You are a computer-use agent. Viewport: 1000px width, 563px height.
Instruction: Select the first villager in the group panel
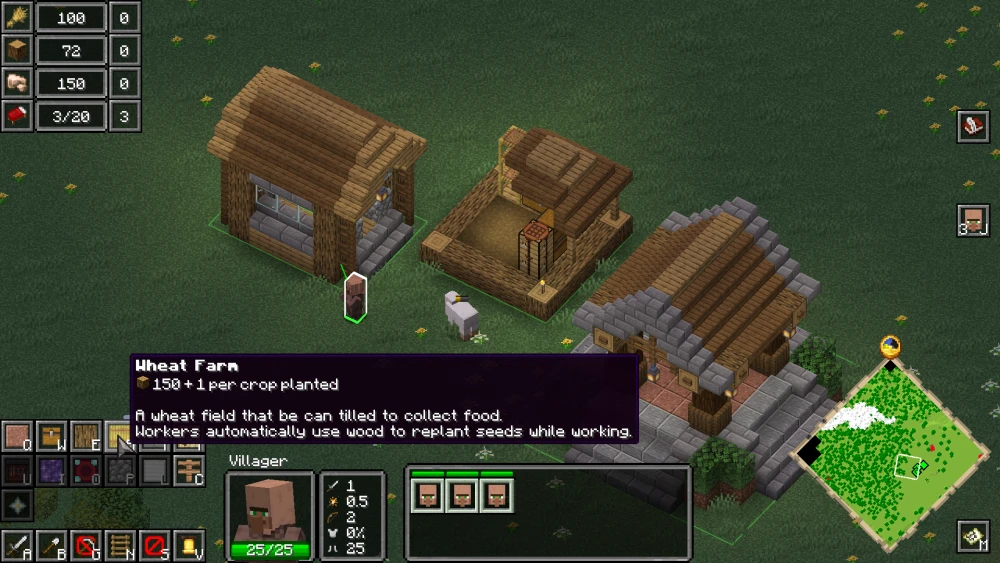428,495
